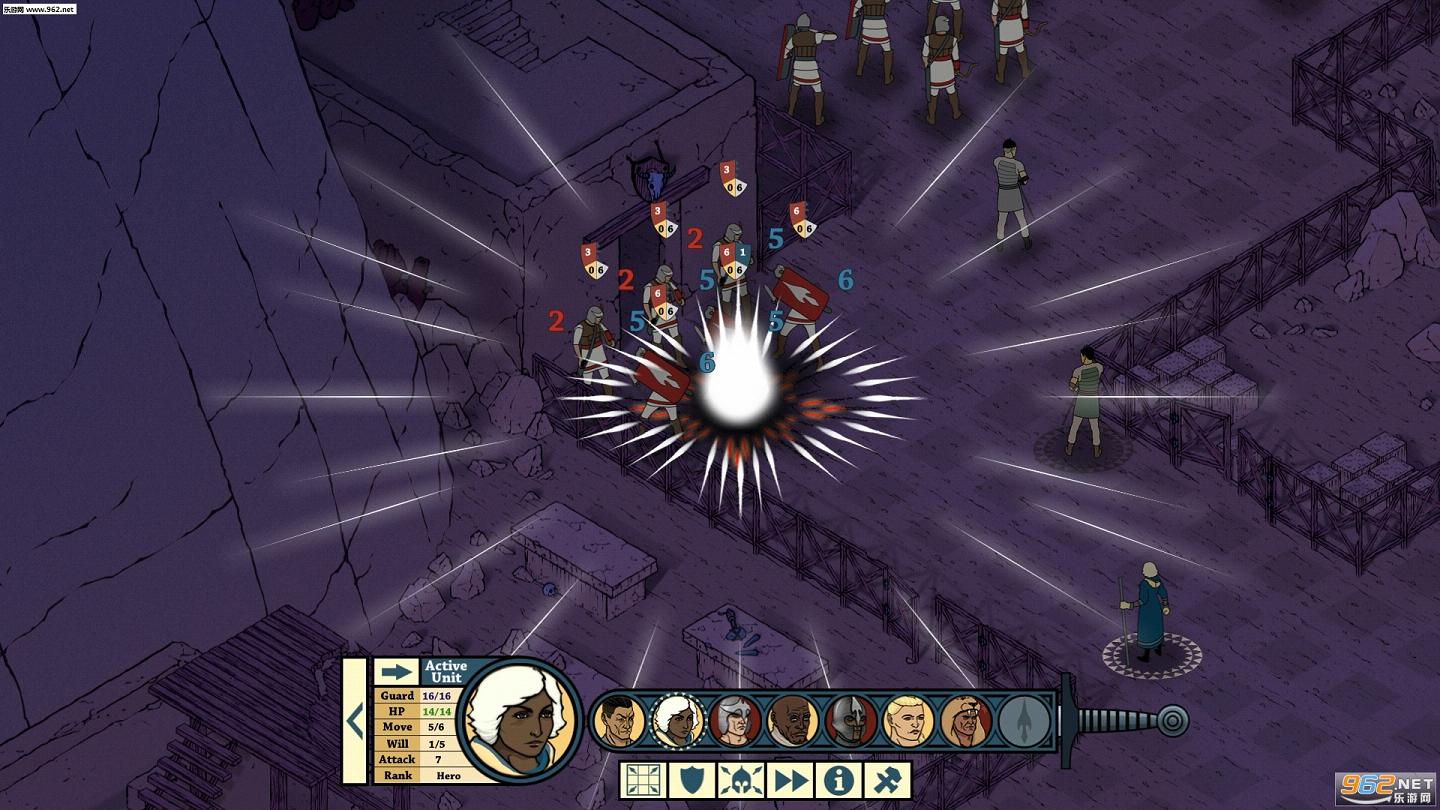1440x810 pixels.
Task: Open the info panel button
Action: pos(839,780)
